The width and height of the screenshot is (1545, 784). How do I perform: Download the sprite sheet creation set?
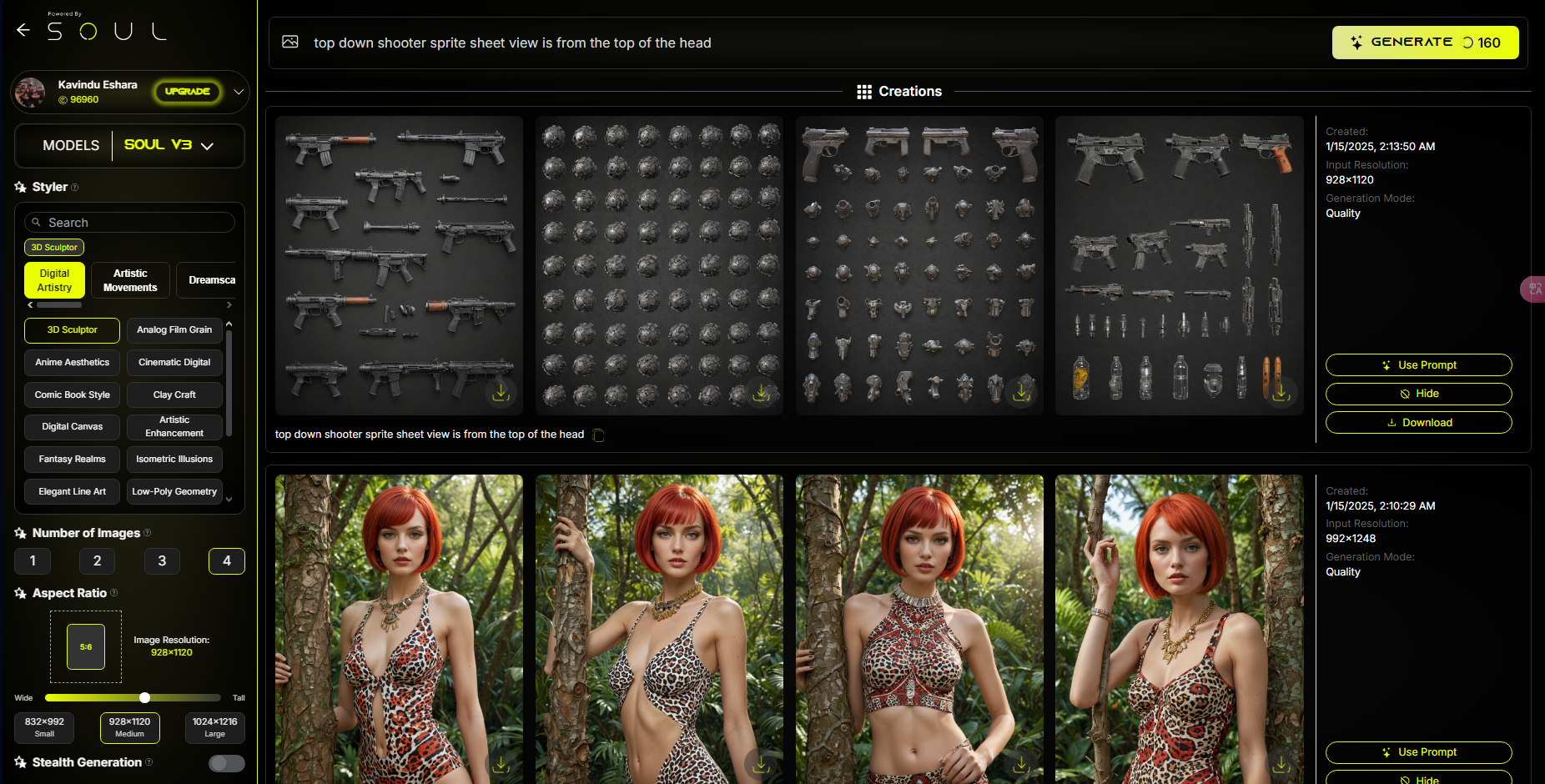coord(1418,423)
